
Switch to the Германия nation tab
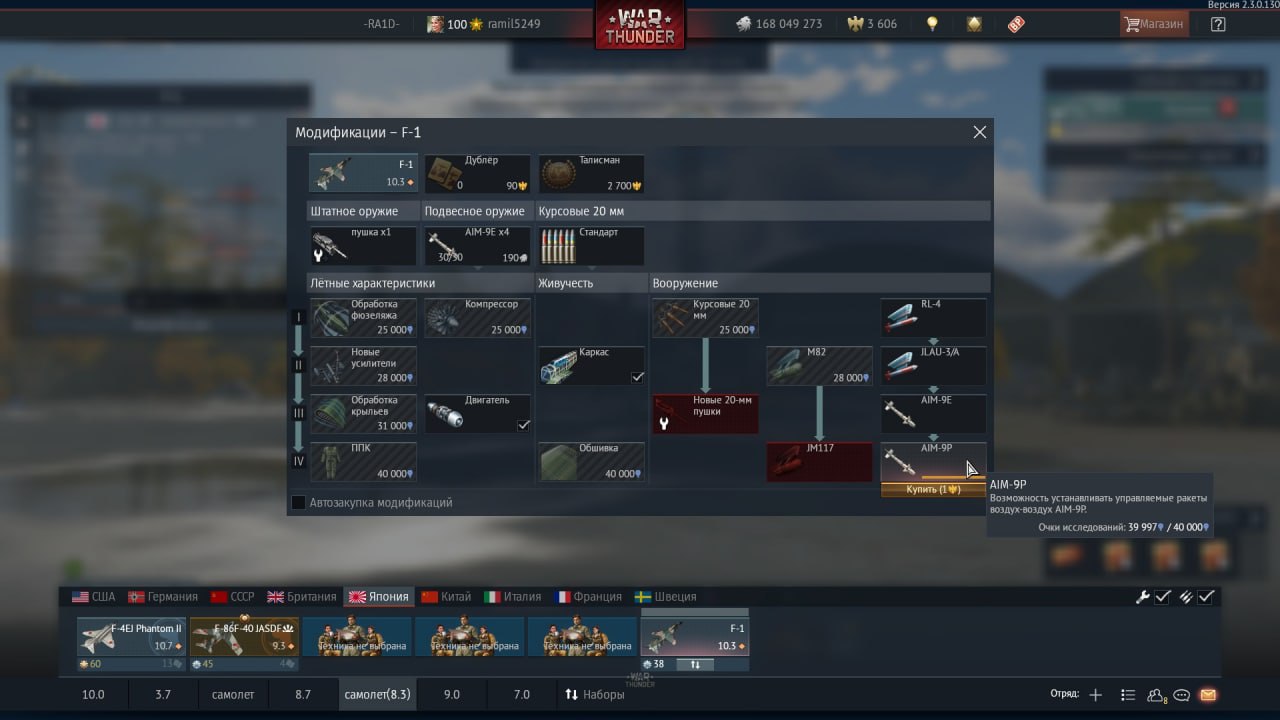(163, 597)
